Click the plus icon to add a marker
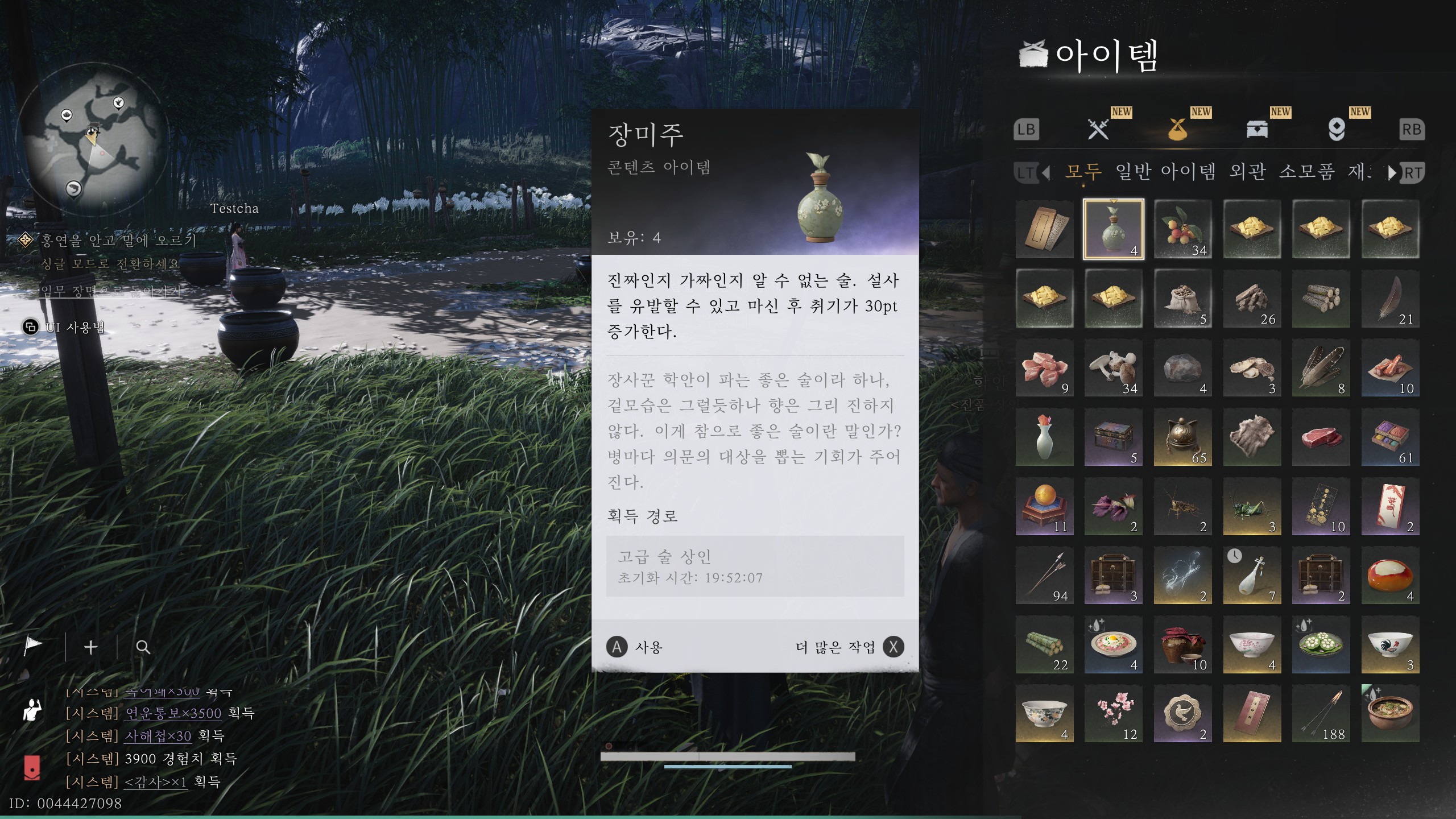This screenshot has width=1456, height=819. tap(90, 647)
